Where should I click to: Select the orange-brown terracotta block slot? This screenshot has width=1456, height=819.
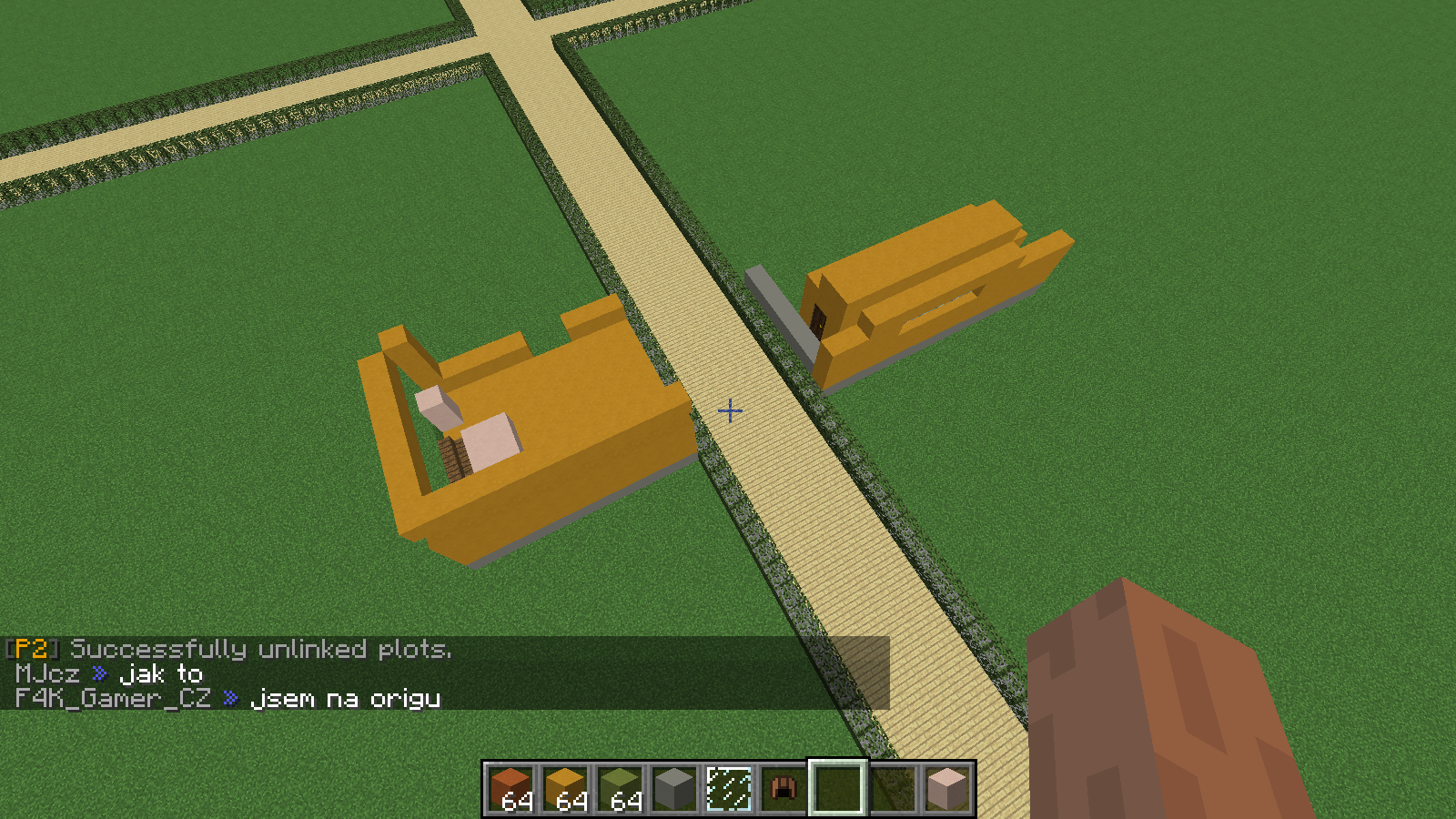(x=511, y=788)
